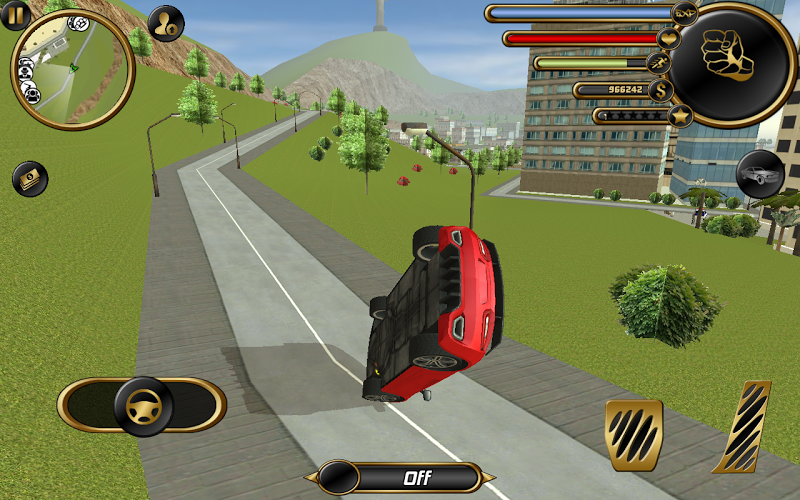800x500 pixels.
Task: Hit the brake pedal
Action: coord(633,434)
